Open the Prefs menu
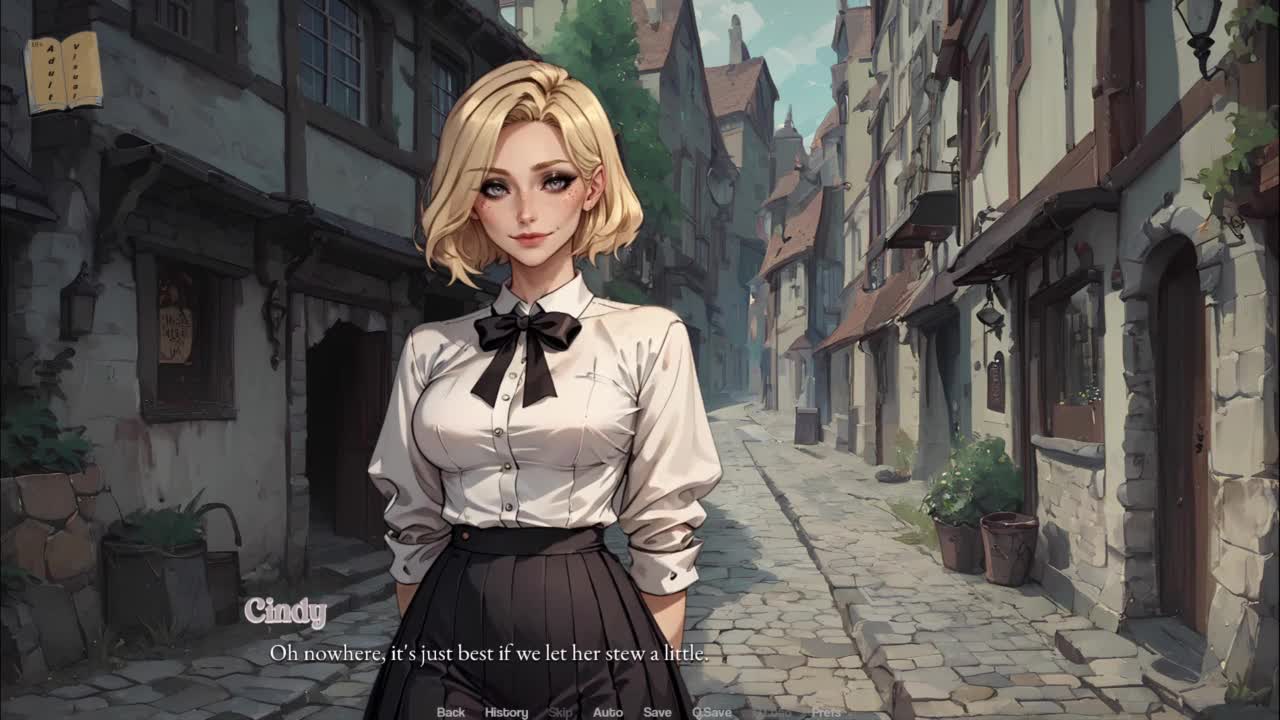Viewport: 1280px width, 720px height. [826, 712]
